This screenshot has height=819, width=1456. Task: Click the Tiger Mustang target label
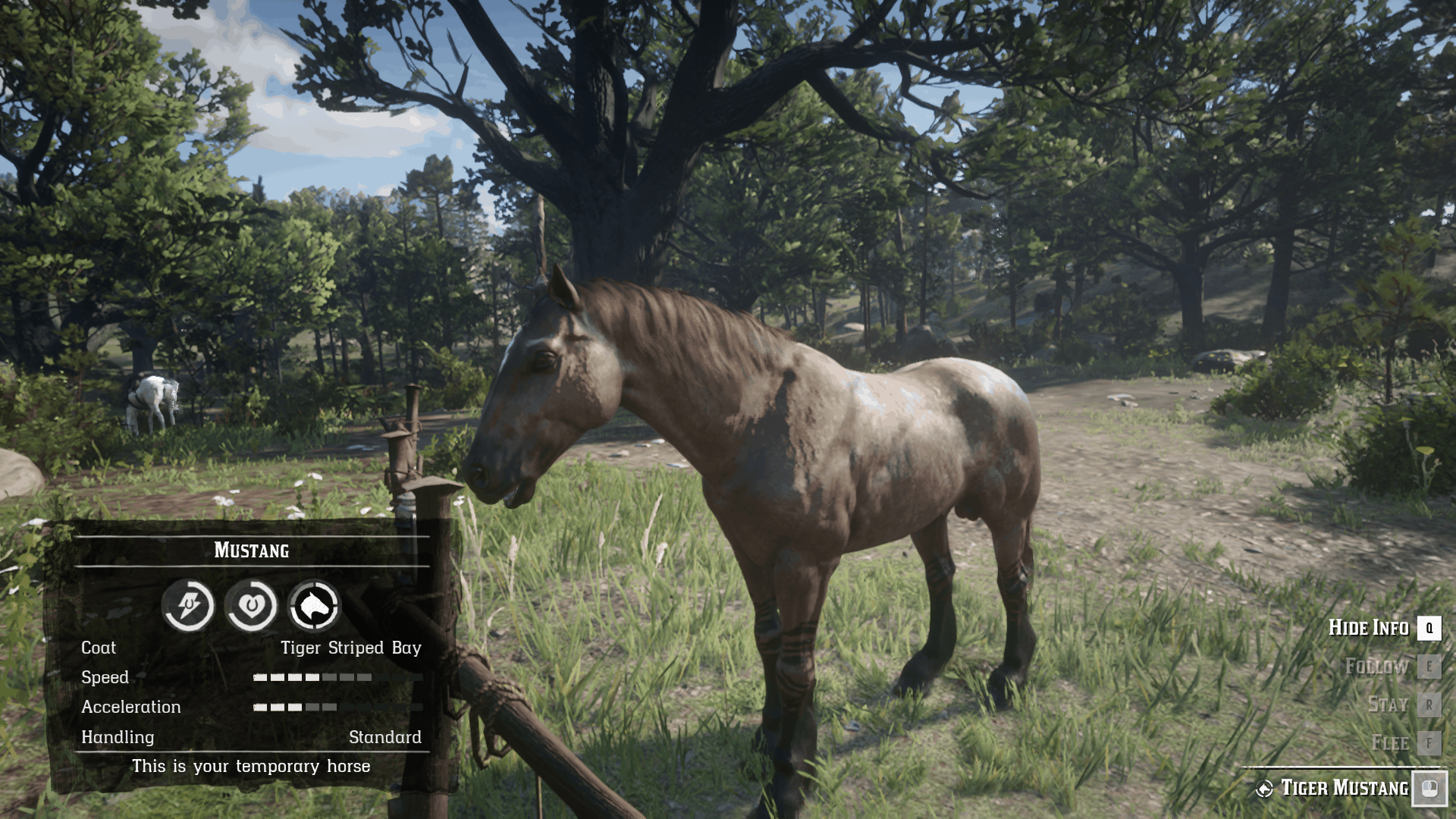click(1344, 789)
